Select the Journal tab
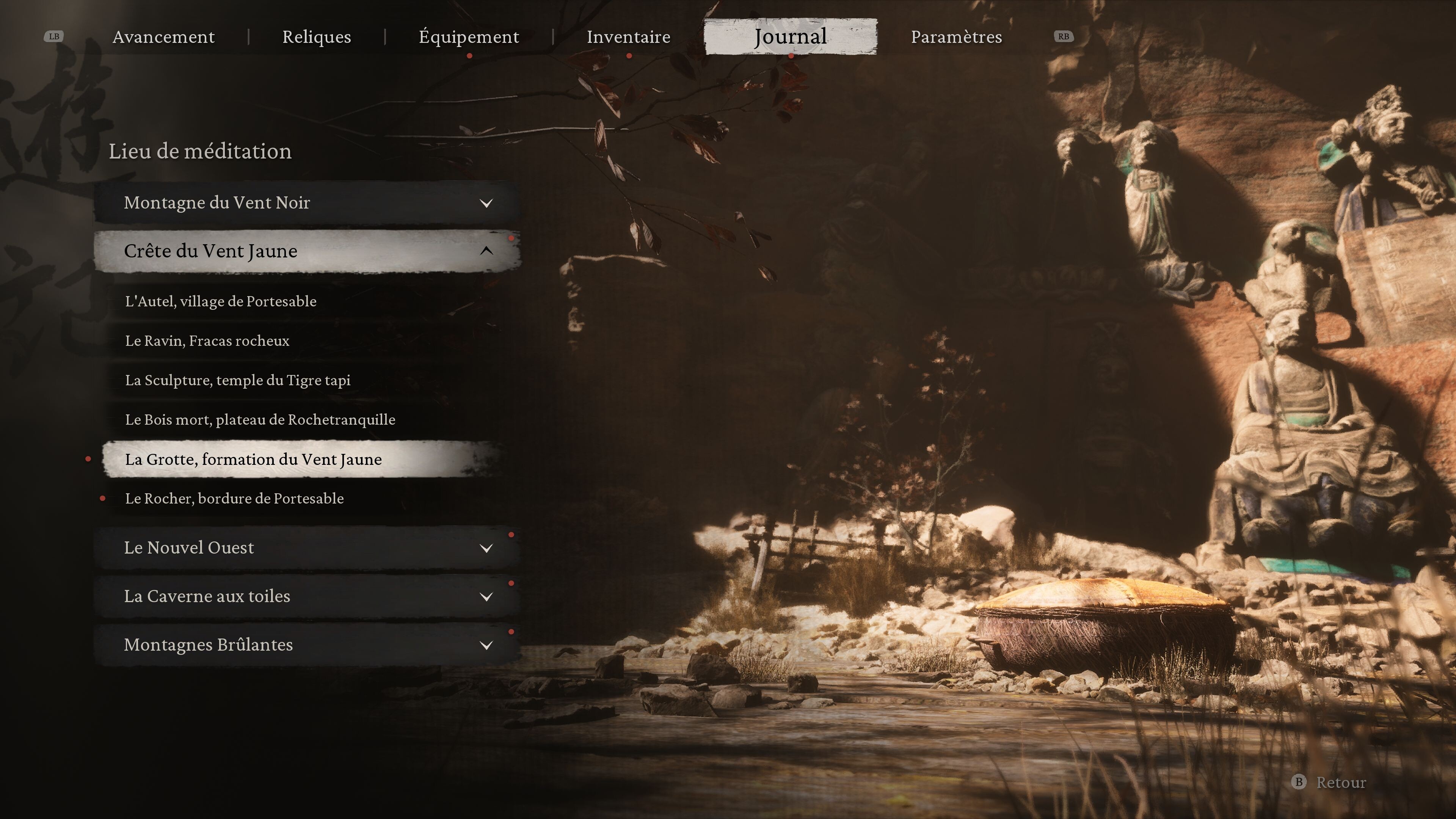The image size is (1456, 819). coord(790,37)
